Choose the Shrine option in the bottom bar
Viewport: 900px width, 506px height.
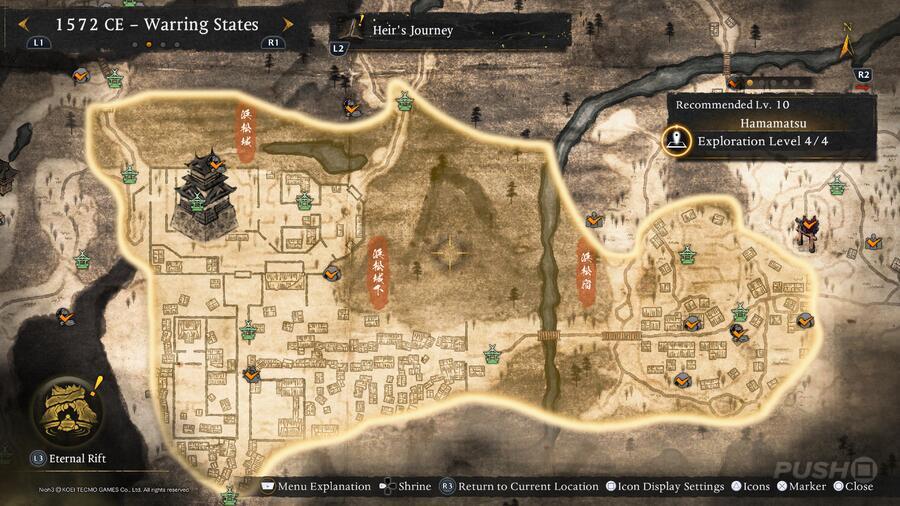406,487
